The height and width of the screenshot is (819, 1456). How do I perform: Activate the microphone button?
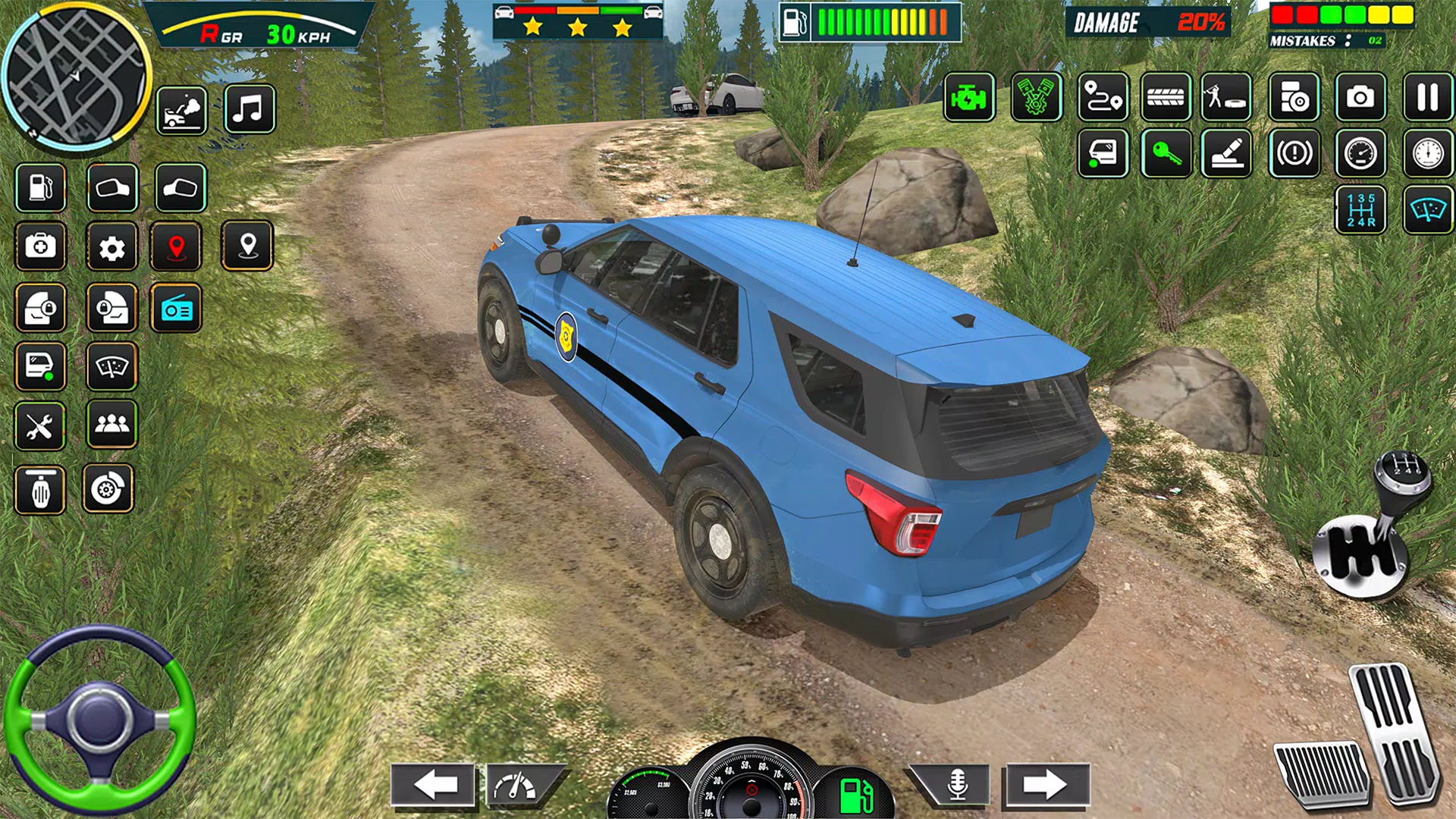pyautogui.click(x=957, y=785)
